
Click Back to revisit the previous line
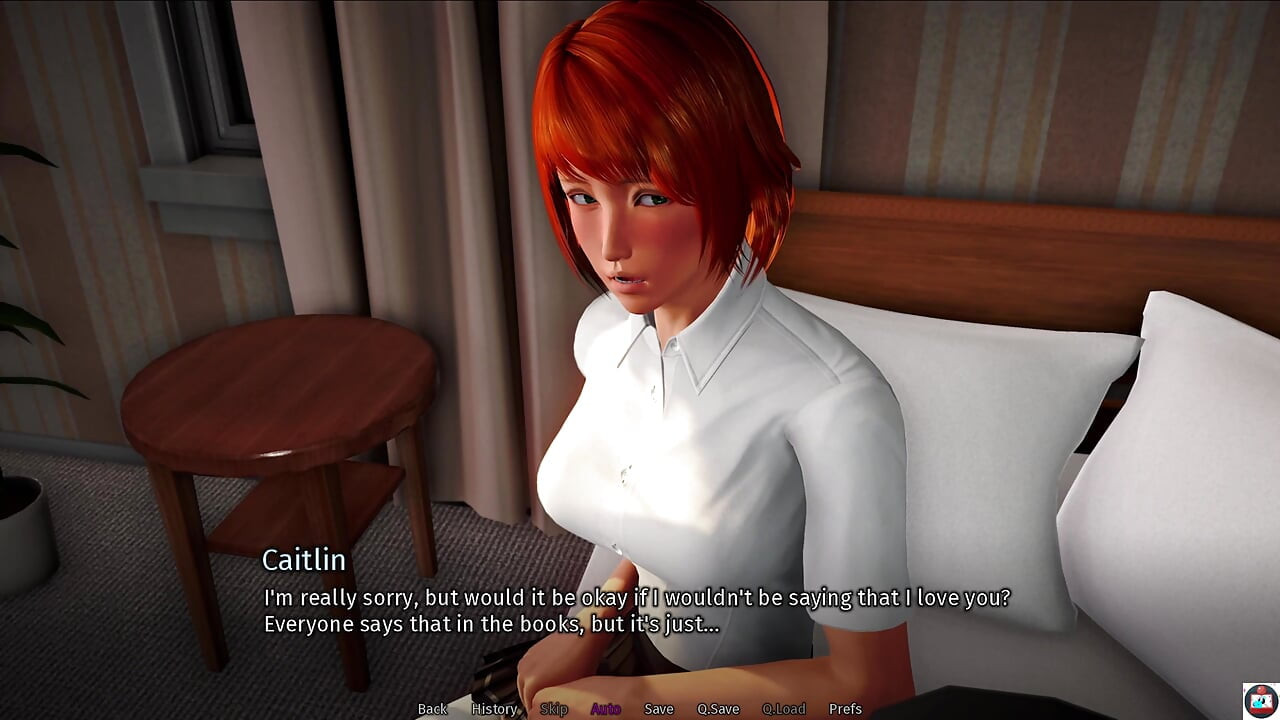(x=432, y=708)
